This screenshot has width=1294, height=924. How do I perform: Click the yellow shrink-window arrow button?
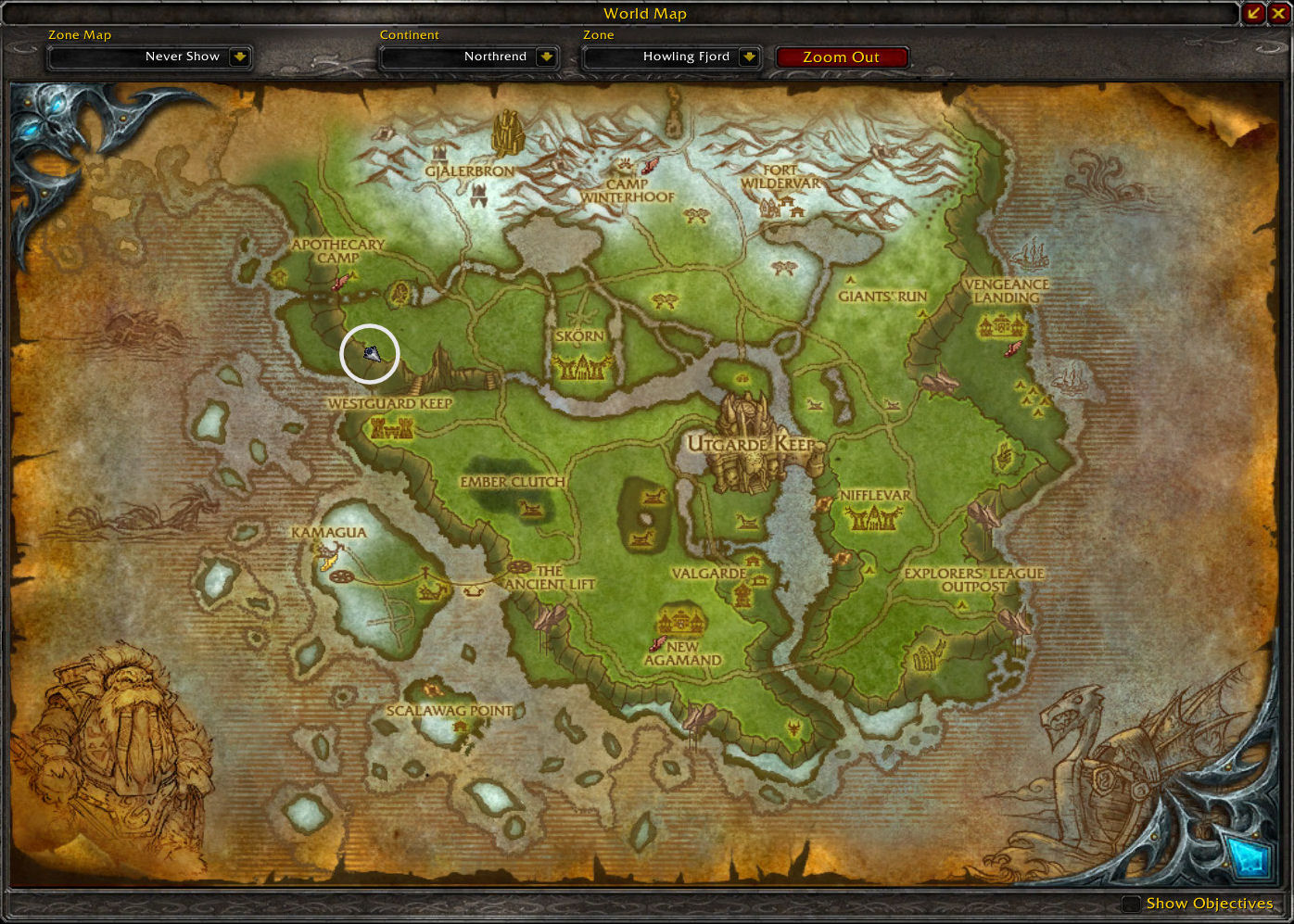coord(1253,13)
